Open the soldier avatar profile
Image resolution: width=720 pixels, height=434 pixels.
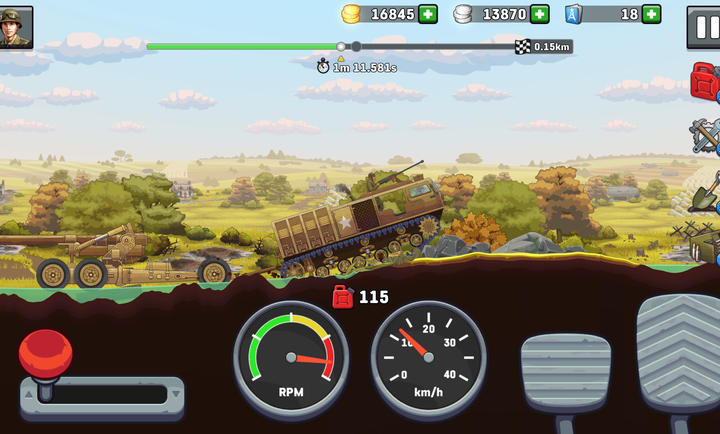pyautogui.click(x=17, y=27)
